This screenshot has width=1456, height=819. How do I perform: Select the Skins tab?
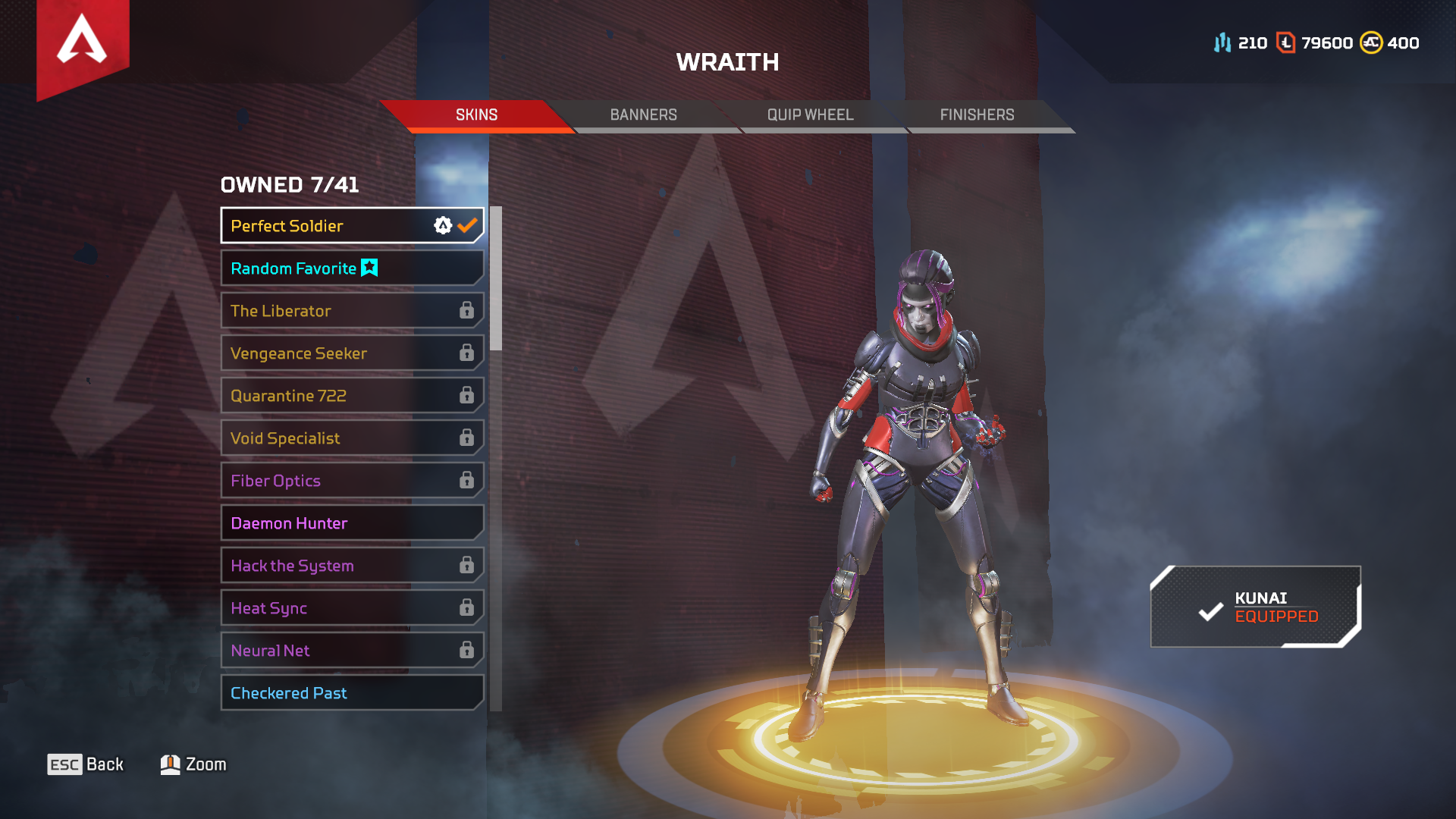[x=476, y=115]
